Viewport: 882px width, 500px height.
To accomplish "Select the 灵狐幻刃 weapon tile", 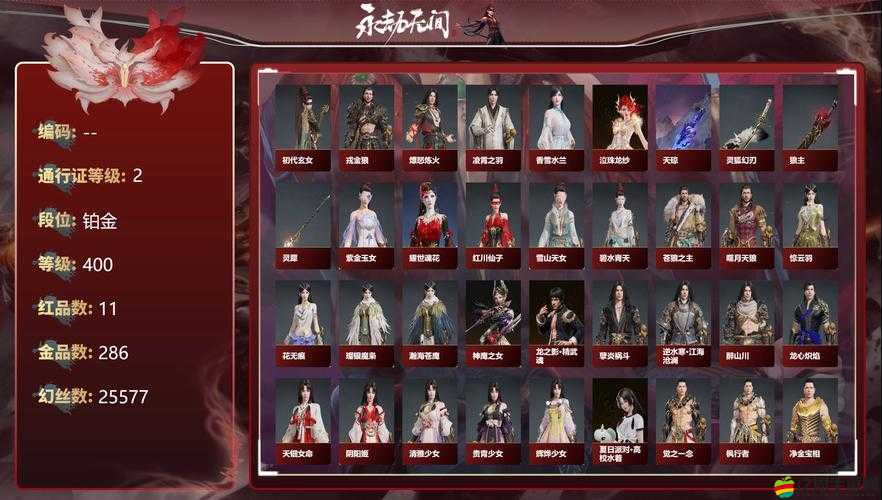I will point(746,125).
